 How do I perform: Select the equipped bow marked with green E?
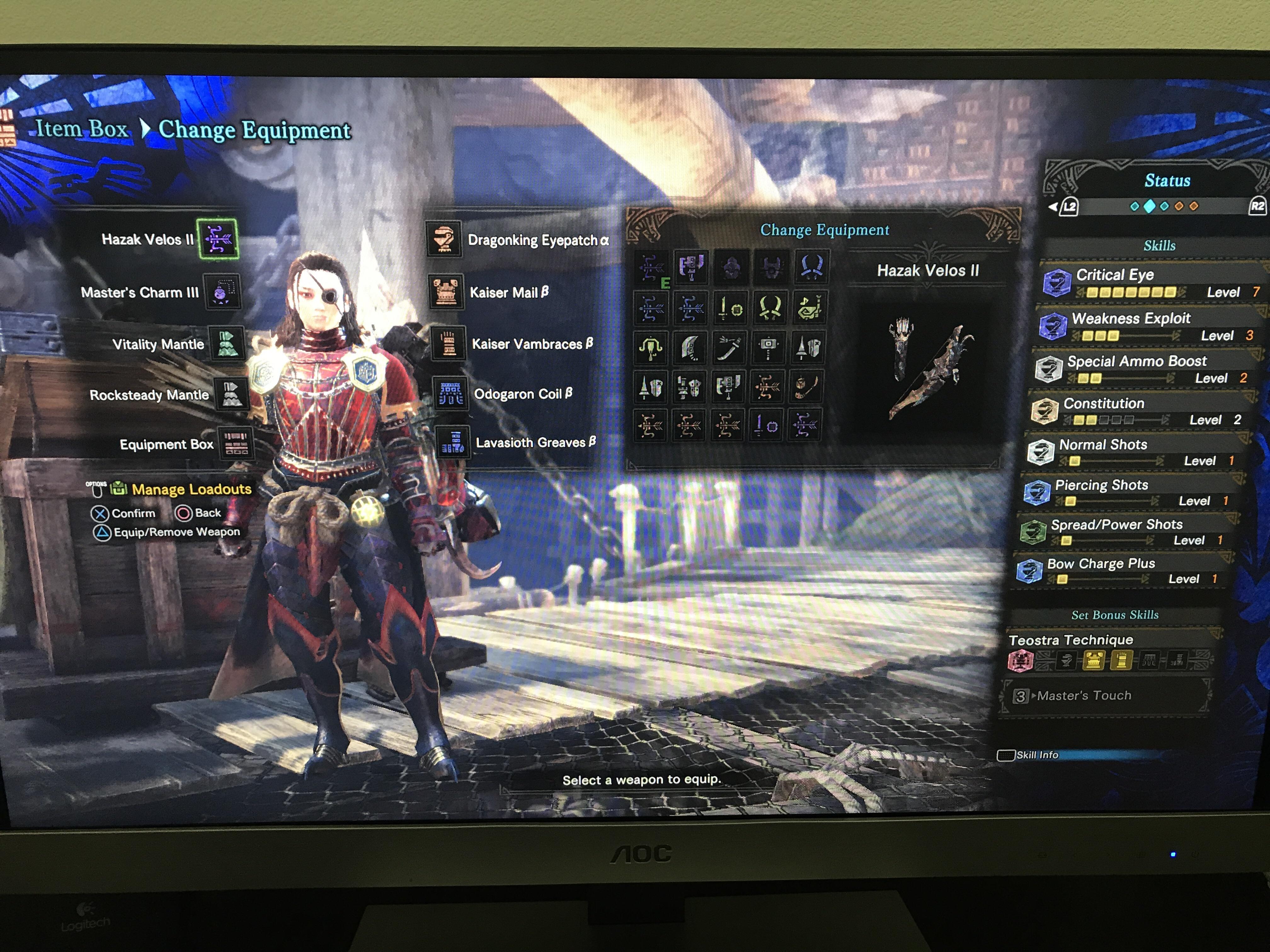click(652, 267)
